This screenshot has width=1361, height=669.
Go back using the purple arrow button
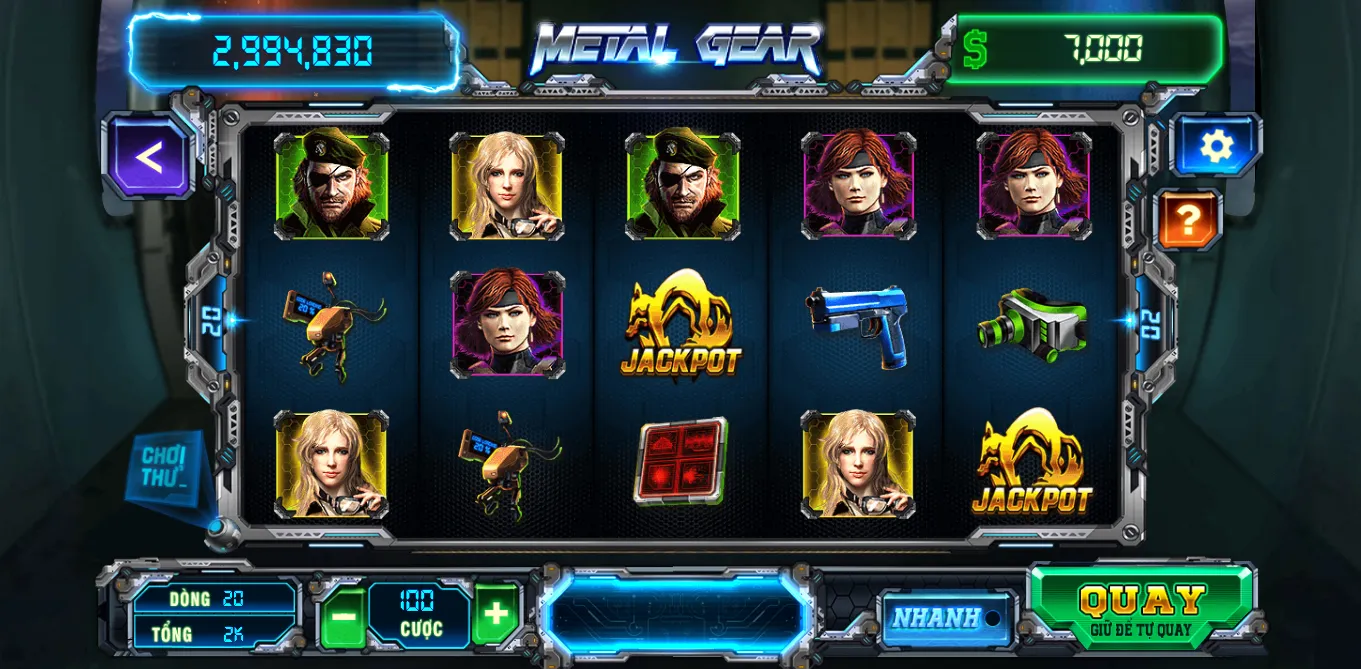148,157
